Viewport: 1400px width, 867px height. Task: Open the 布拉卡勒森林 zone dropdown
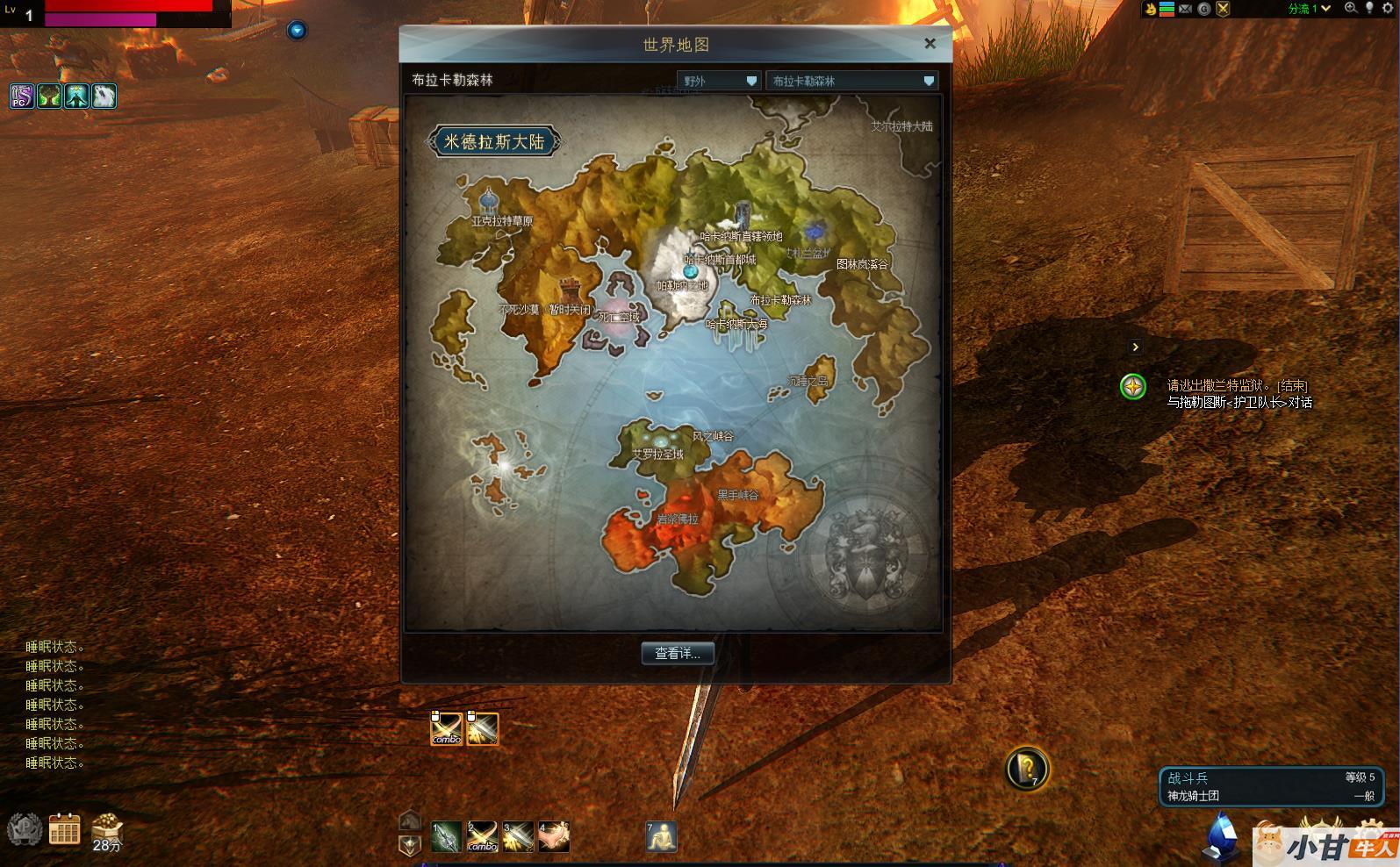point(851,81)
